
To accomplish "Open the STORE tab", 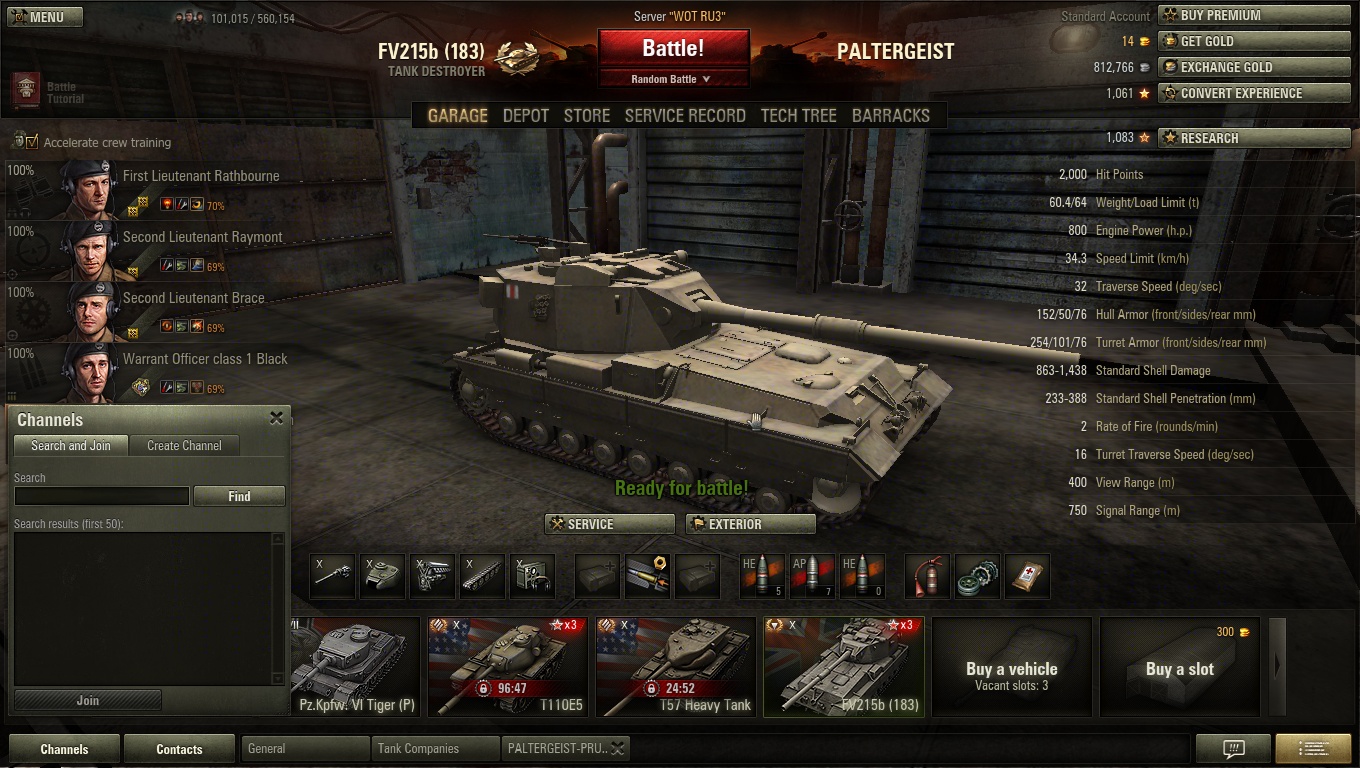I will pyautogui.click(x=586, y=116).
